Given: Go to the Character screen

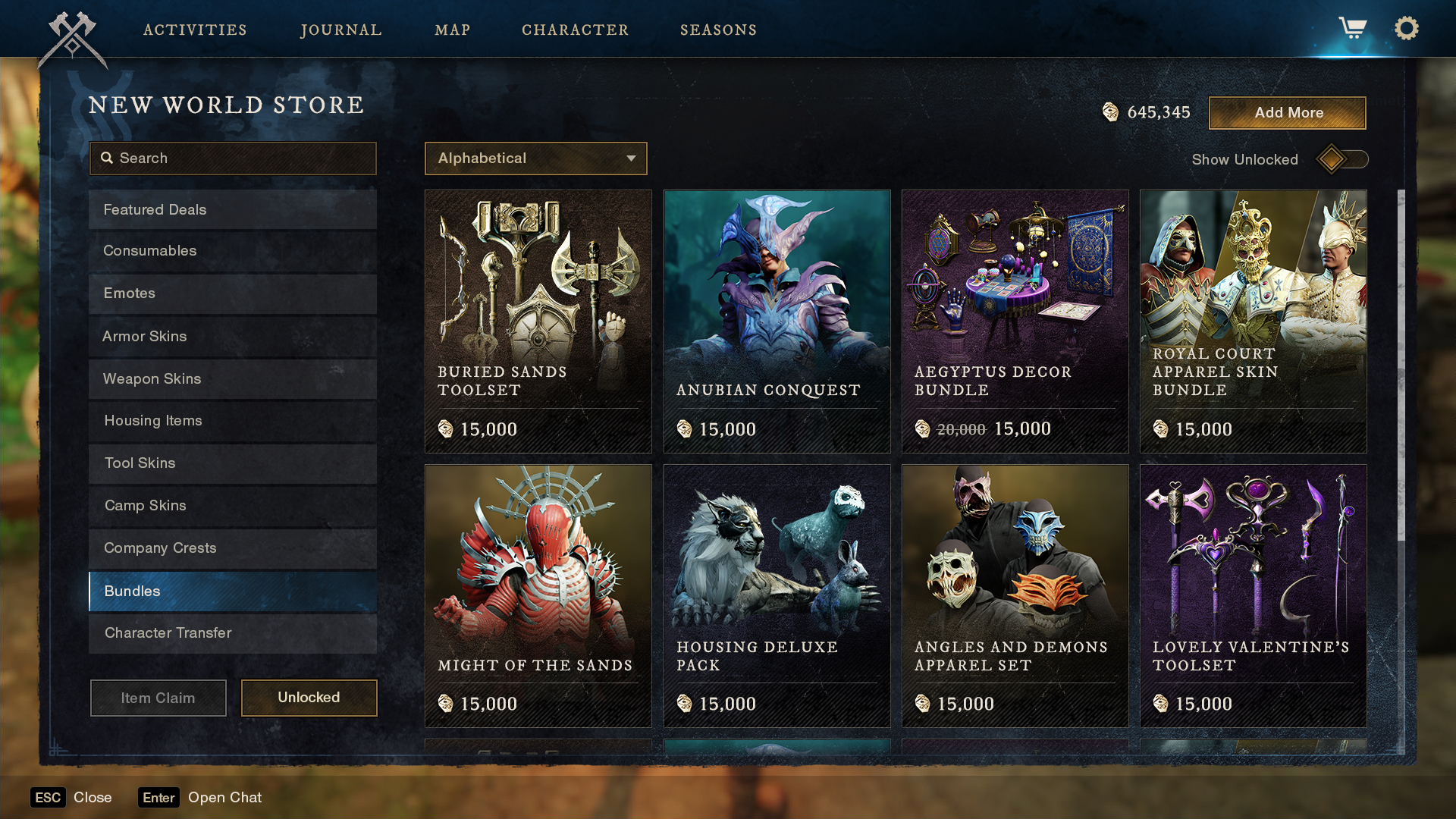Looking at the screenshot, I should click(575, 30).
